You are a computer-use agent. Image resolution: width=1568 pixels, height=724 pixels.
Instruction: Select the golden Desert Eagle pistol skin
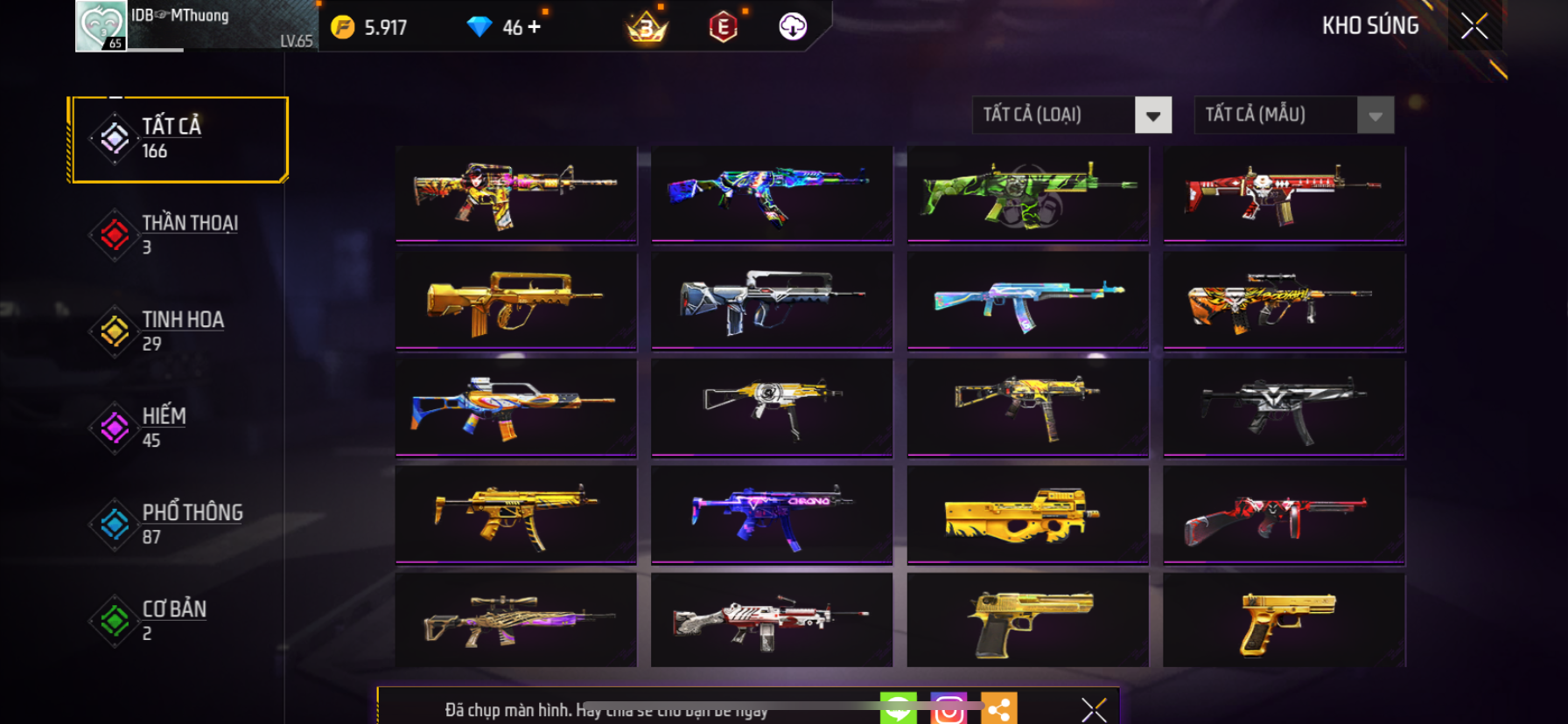[x=1027, y=622]
